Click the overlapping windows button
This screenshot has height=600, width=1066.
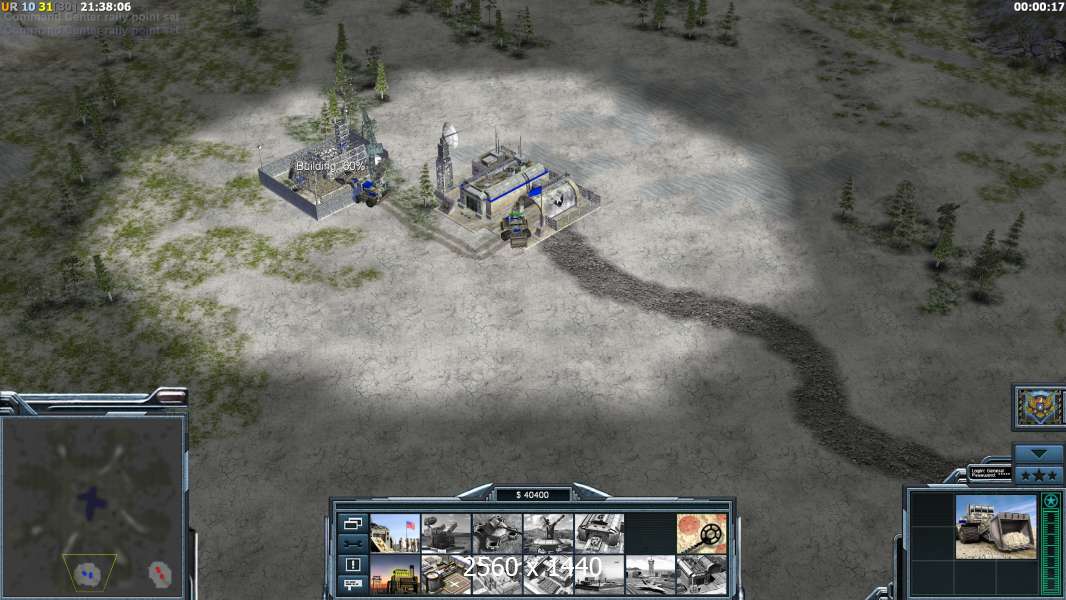click(353, 523)
